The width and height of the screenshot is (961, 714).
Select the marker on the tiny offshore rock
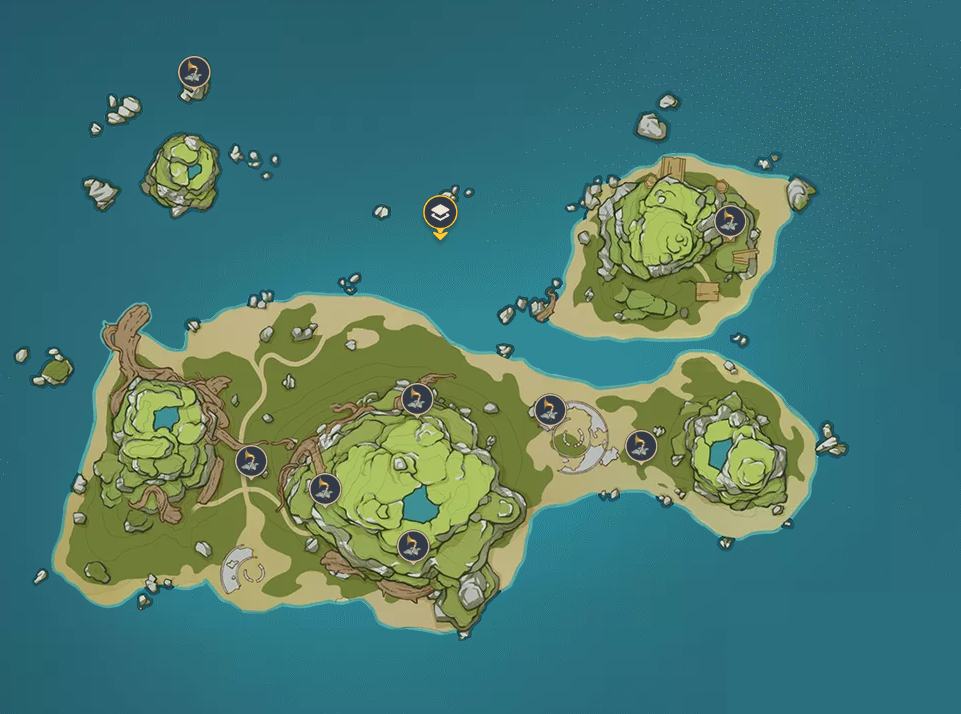click(x=194, y=71)
